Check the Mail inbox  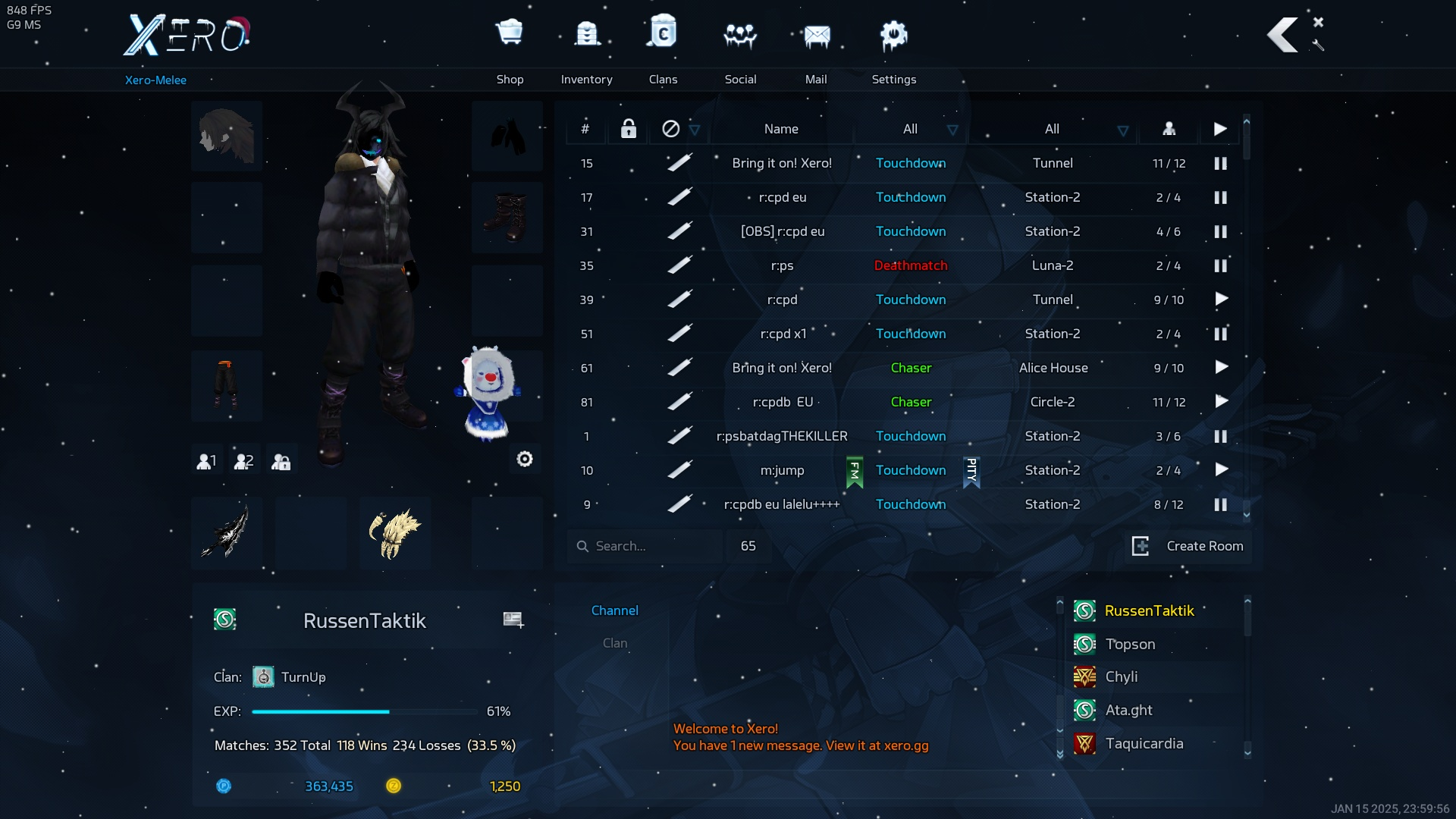pos(816,47)
